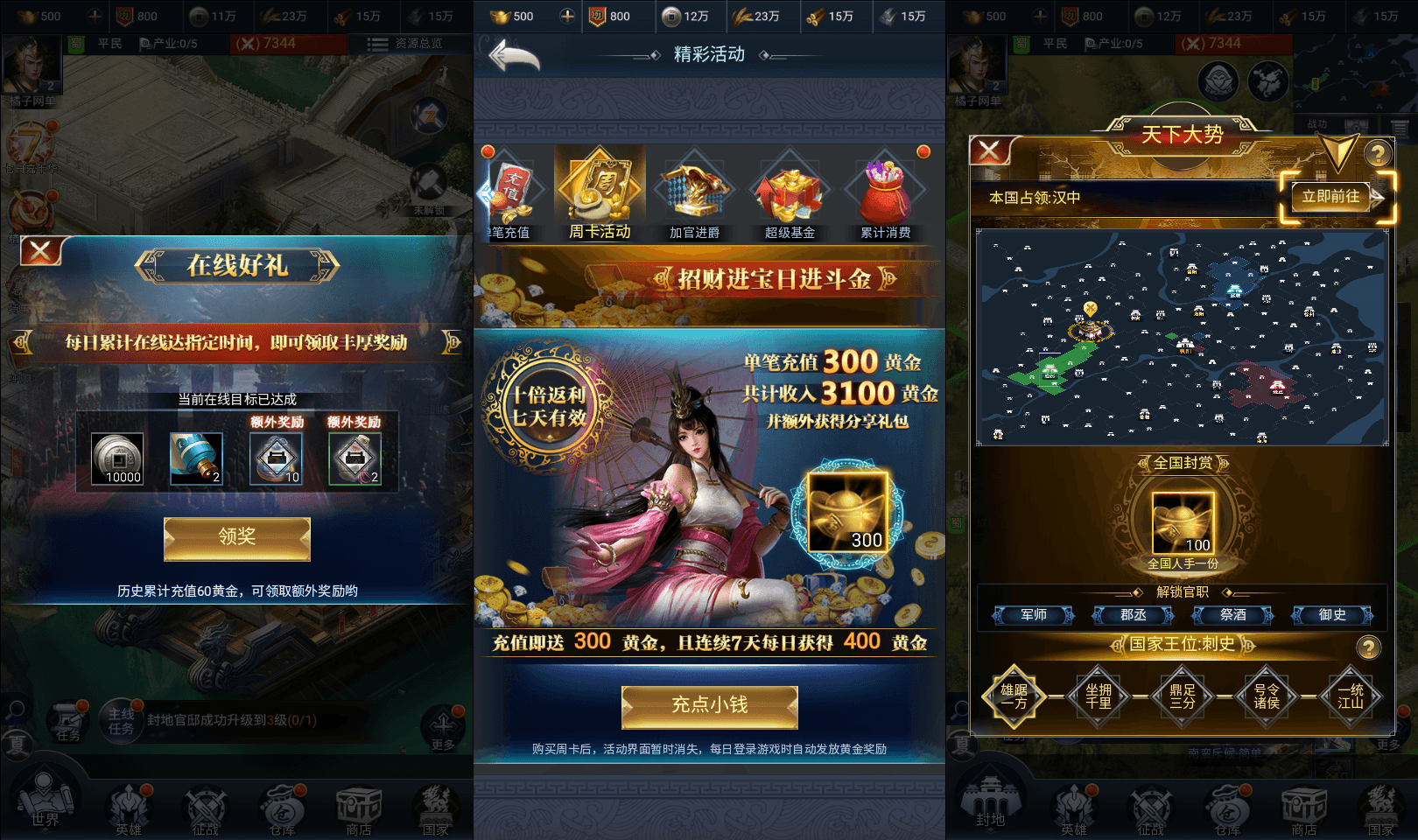Screen dimensions: 1418x840
Task: Open the 资源总览 resource overview icon
Action: pos(408,45)
